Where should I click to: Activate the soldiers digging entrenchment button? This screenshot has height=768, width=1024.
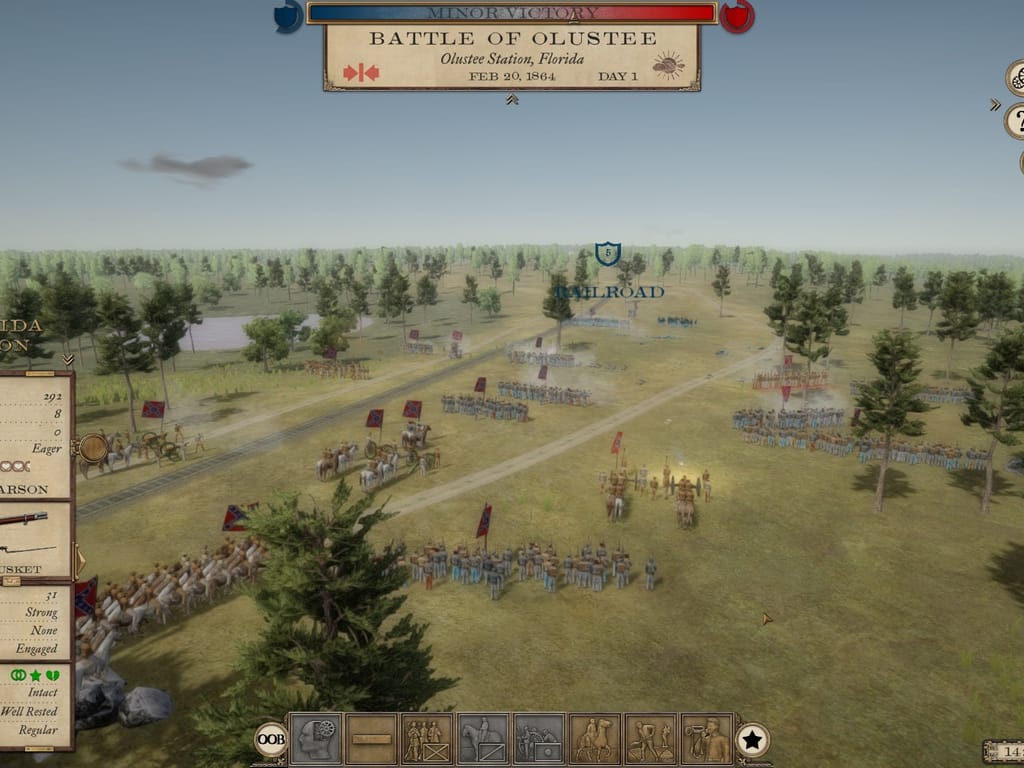(x=651, y=739)
